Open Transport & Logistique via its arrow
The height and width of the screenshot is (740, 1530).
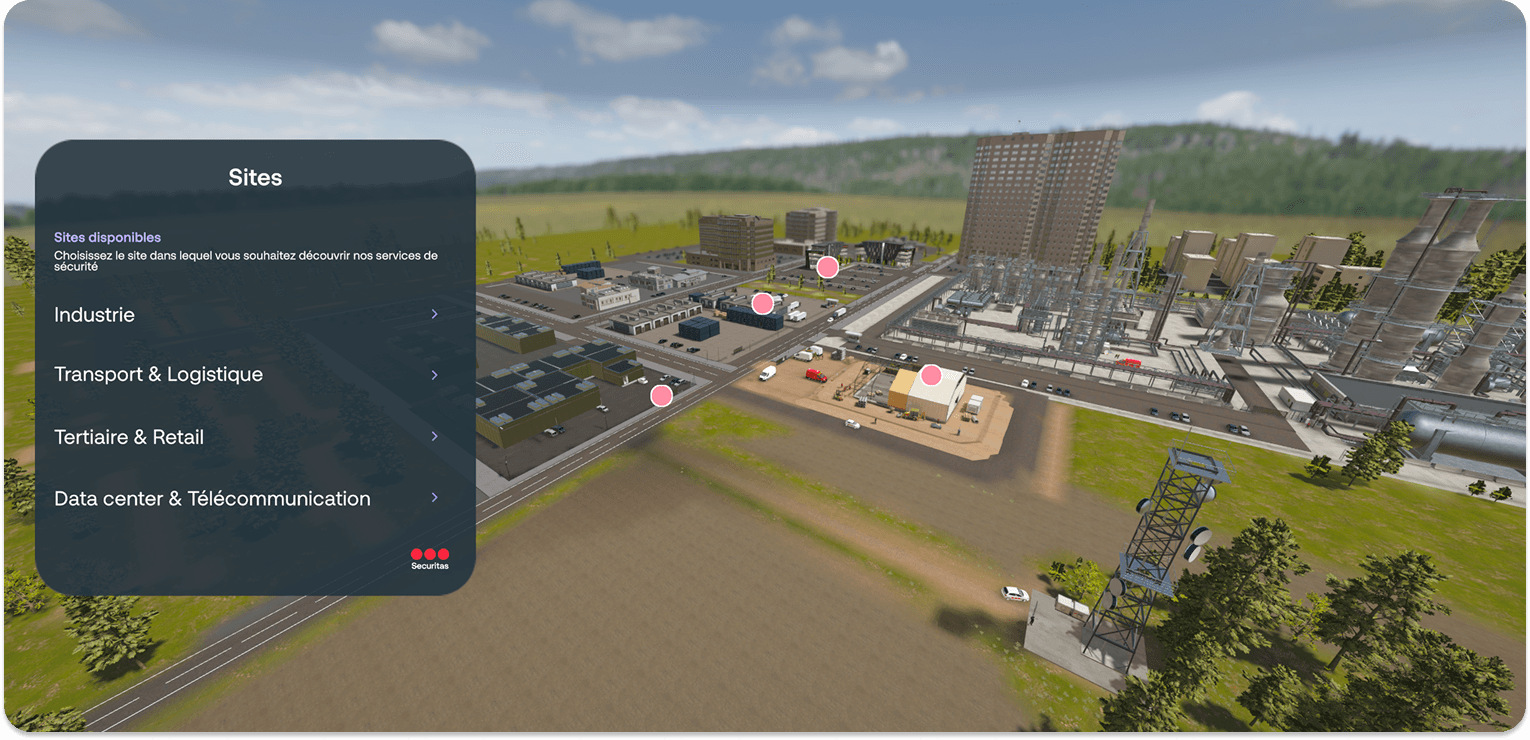coord(434,375)
